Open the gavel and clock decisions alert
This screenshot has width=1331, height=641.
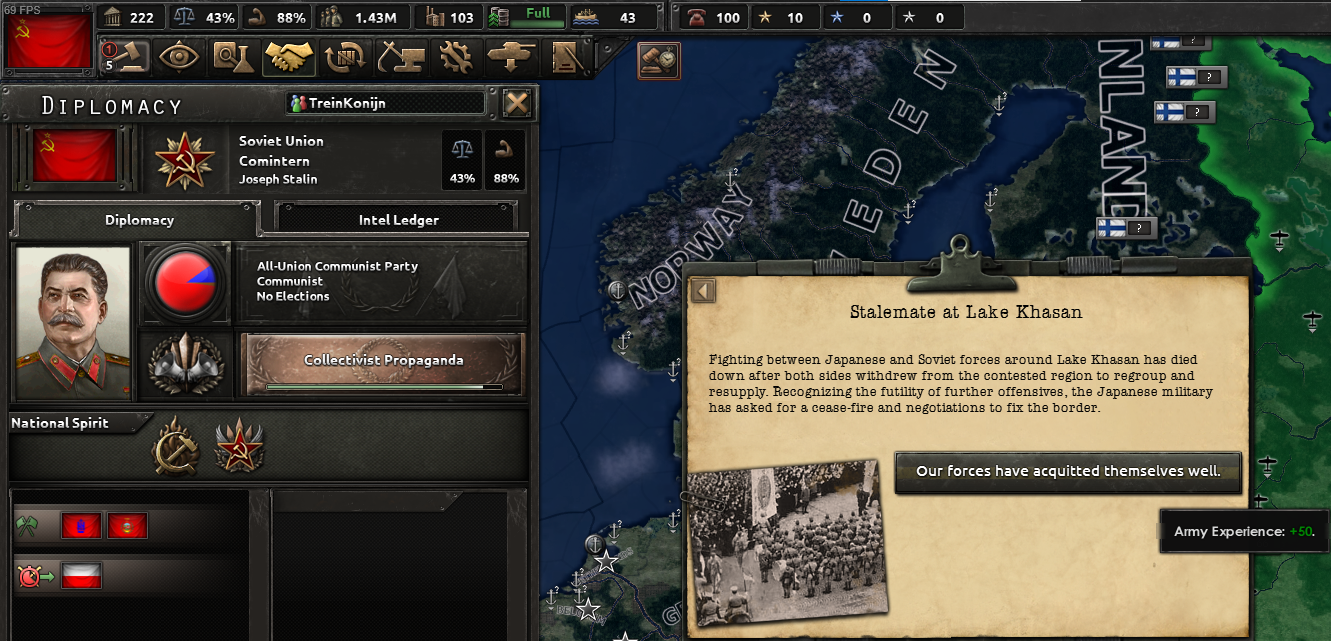pyautogui.click(x=660, y=61)
